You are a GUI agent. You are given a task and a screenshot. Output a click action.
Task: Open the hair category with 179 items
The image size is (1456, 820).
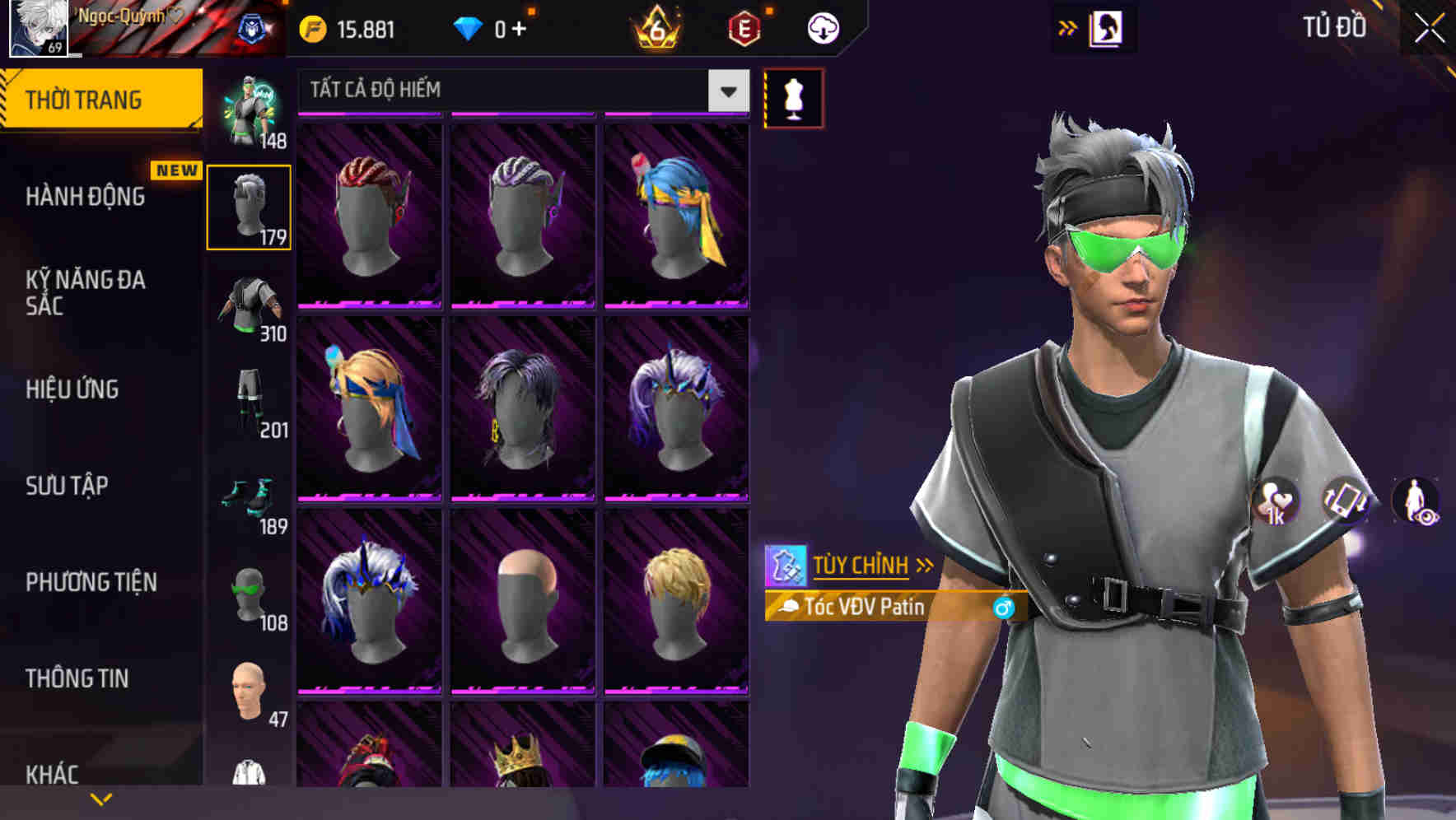(249, 206)
